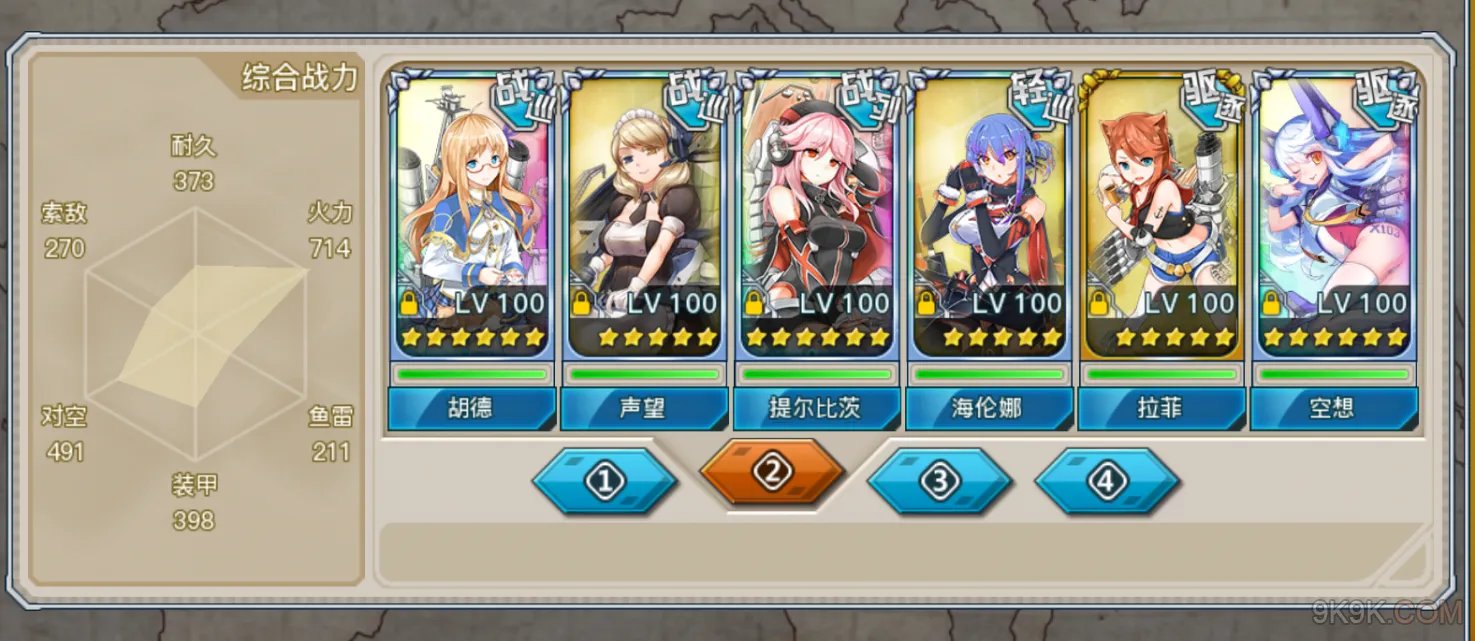
Task: Switch to fleet 1 tab
Action: (604, 481)
